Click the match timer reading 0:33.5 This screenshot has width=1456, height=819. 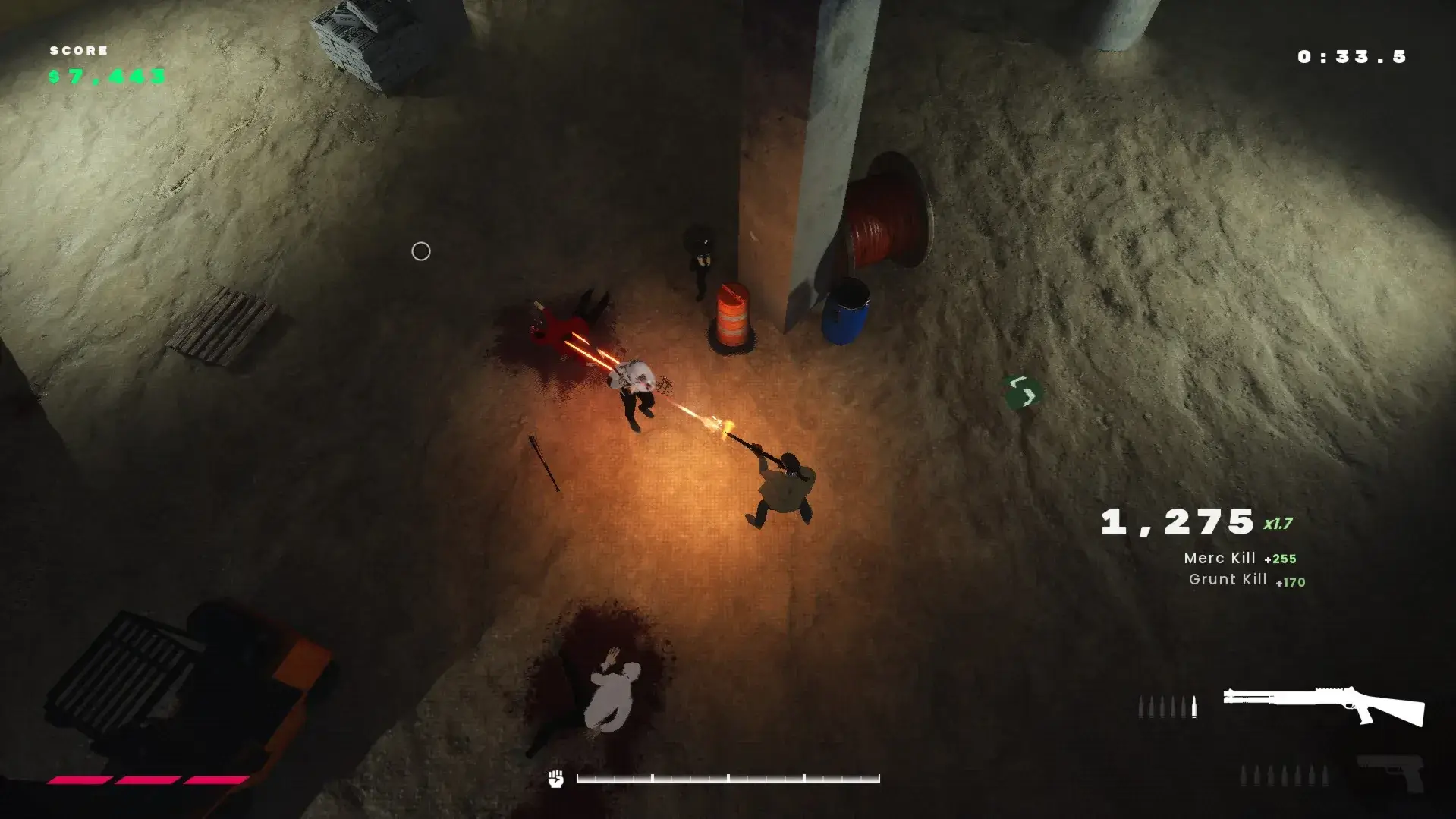1351,56
